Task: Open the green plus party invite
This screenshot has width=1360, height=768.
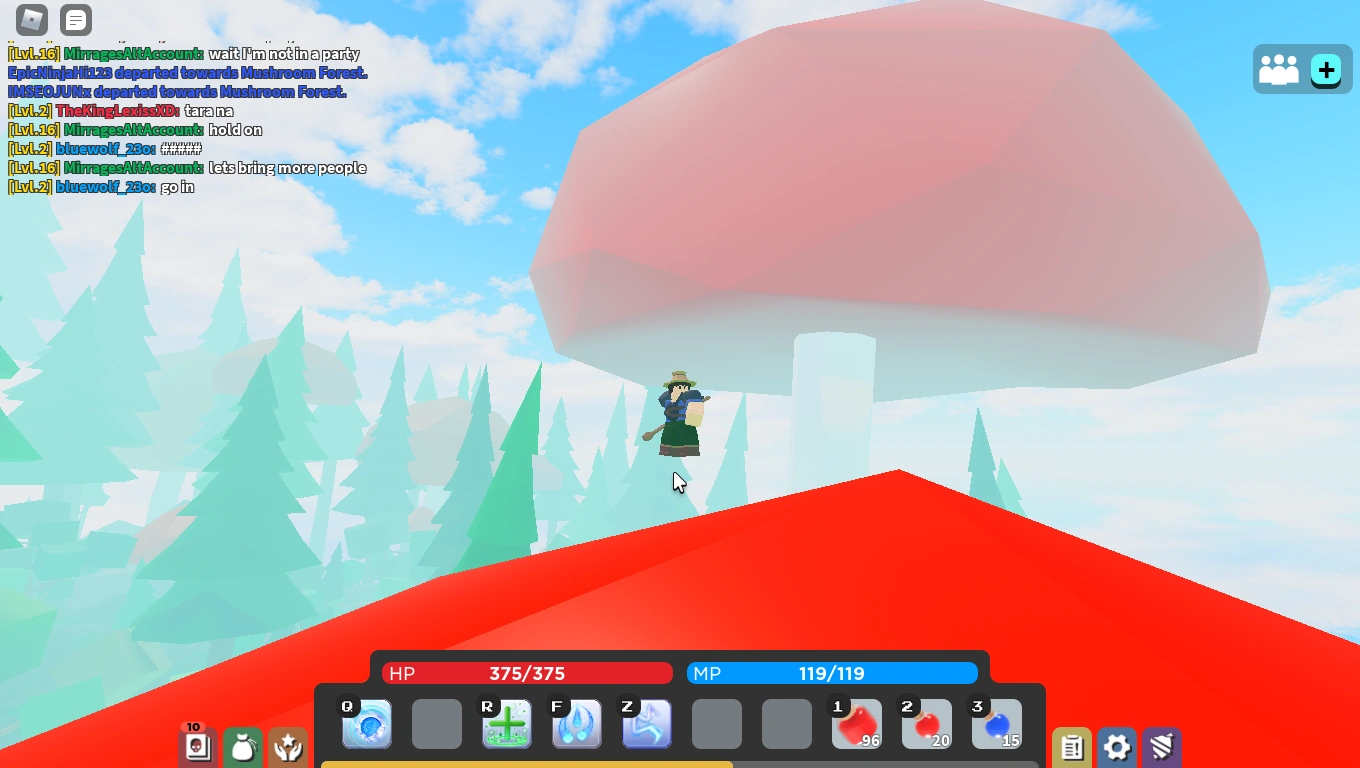Action: pos(1326,69)
